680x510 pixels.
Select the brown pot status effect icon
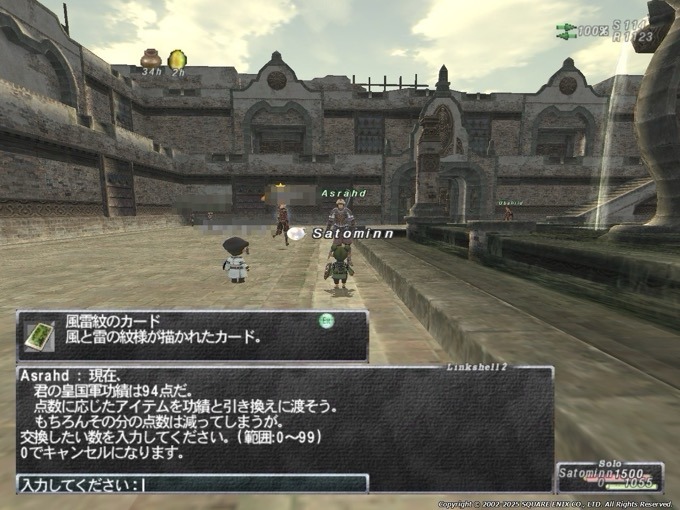(151, 59)
